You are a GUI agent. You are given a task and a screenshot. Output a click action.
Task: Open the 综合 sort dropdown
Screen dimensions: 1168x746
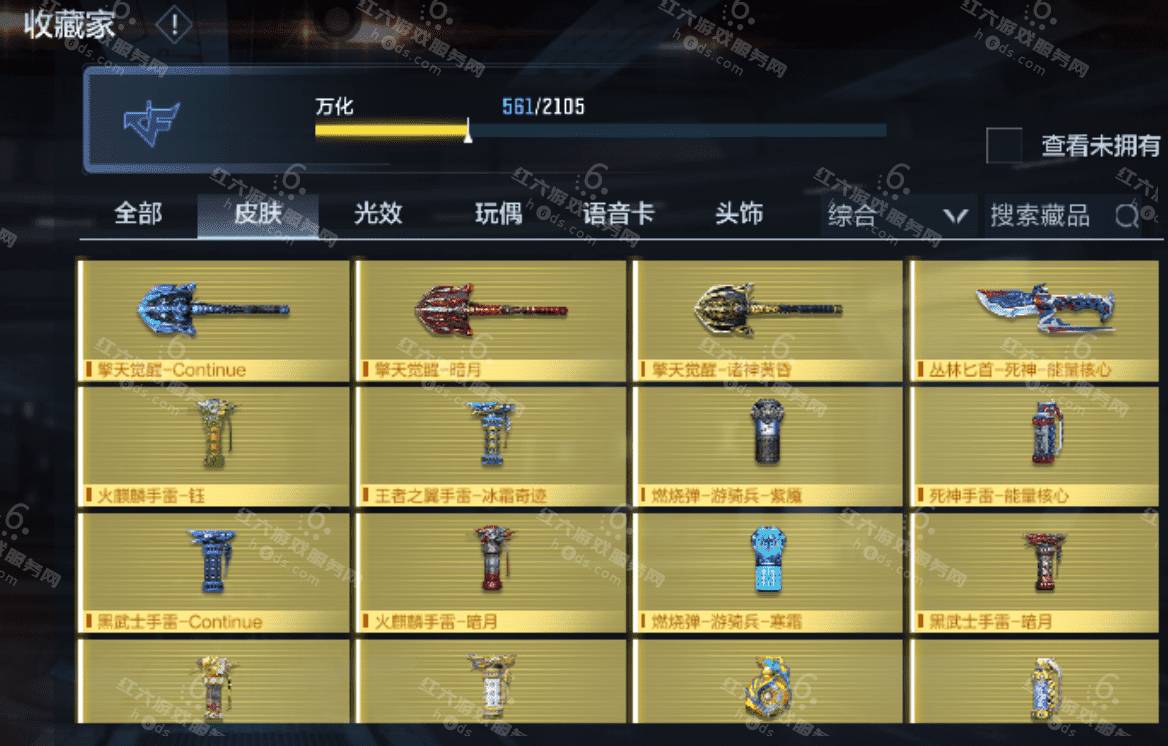point(895,215)
